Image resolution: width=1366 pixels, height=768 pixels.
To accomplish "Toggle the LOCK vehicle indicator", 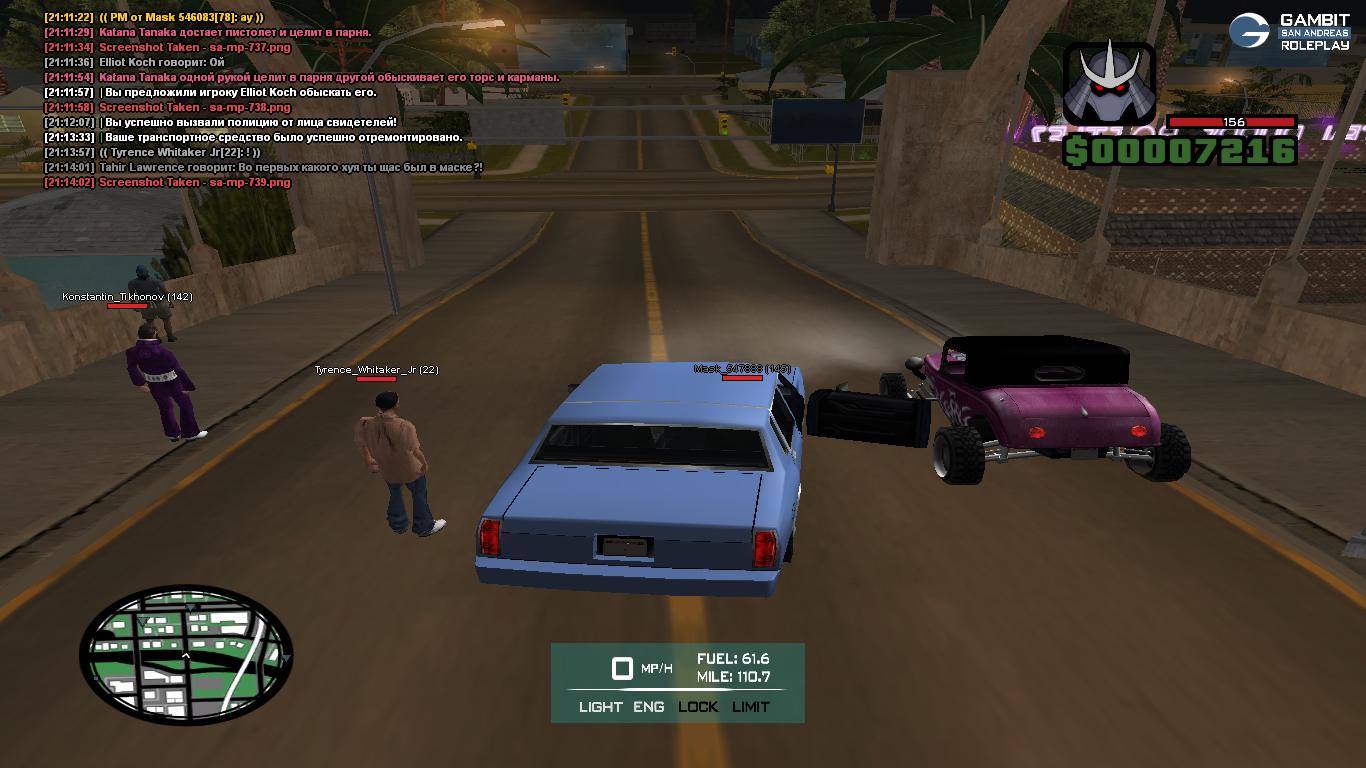I will tap(698, 707).
